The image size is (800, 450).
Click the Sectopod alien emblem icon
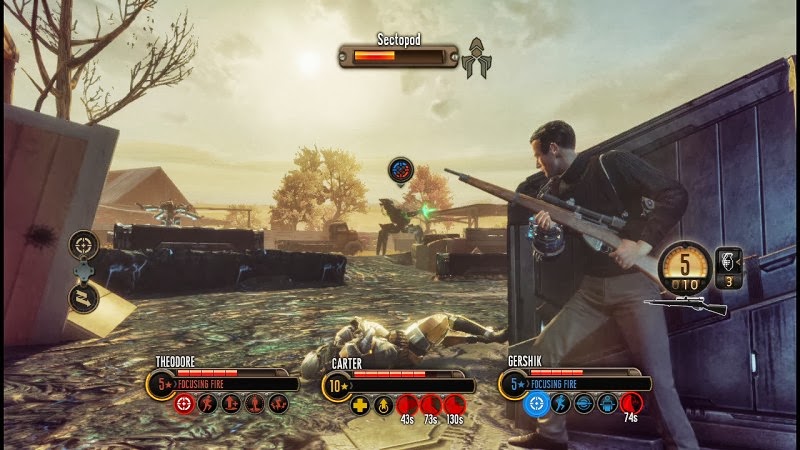pos(475,58)
